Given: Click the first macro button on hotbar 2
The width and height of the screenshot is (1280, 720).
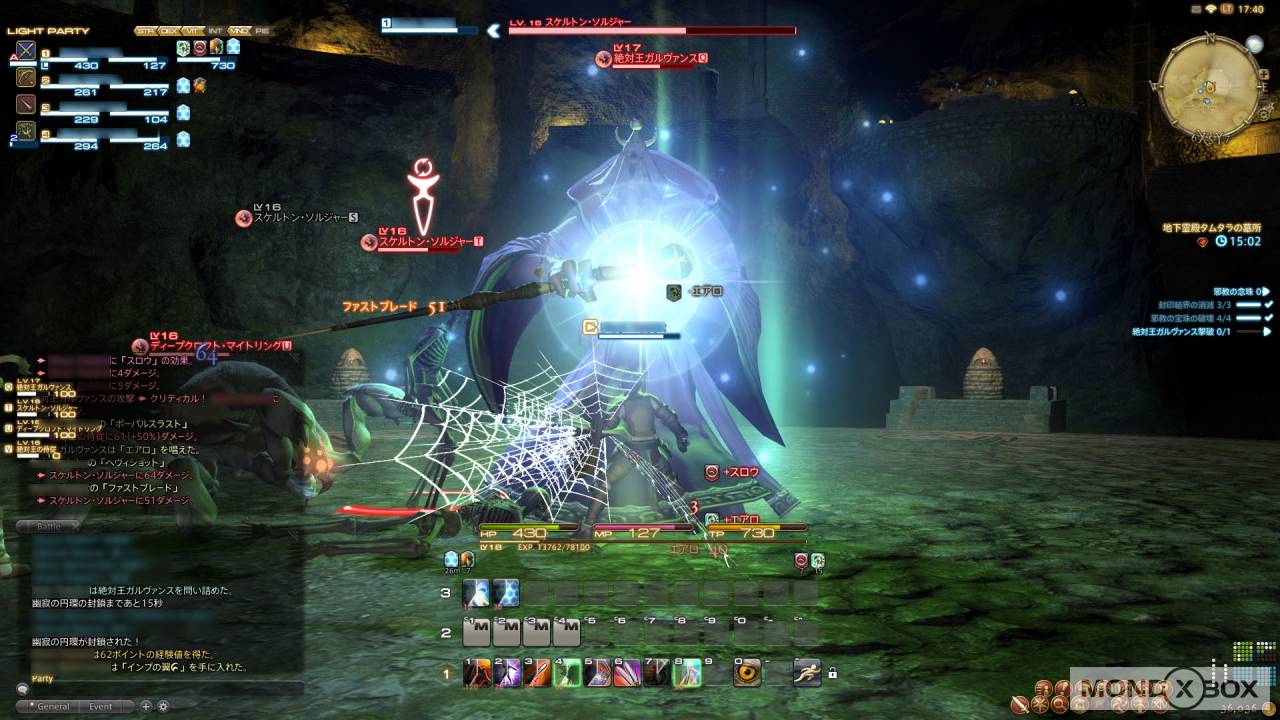Looking at the screenshot, I should (x=477, y=632).
